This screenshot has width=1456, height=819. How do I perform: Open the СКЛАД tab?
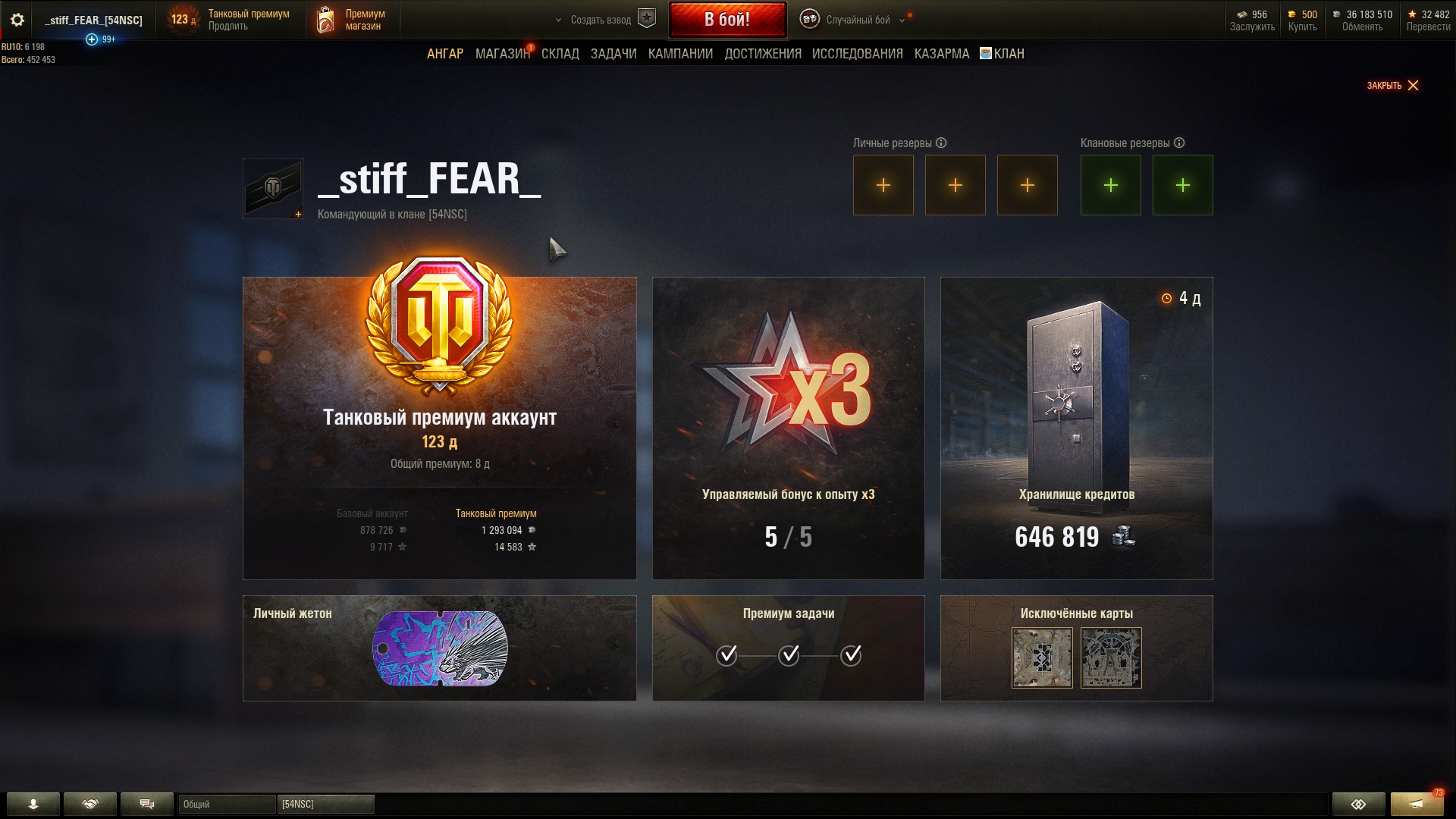click(x=560, y=54)
